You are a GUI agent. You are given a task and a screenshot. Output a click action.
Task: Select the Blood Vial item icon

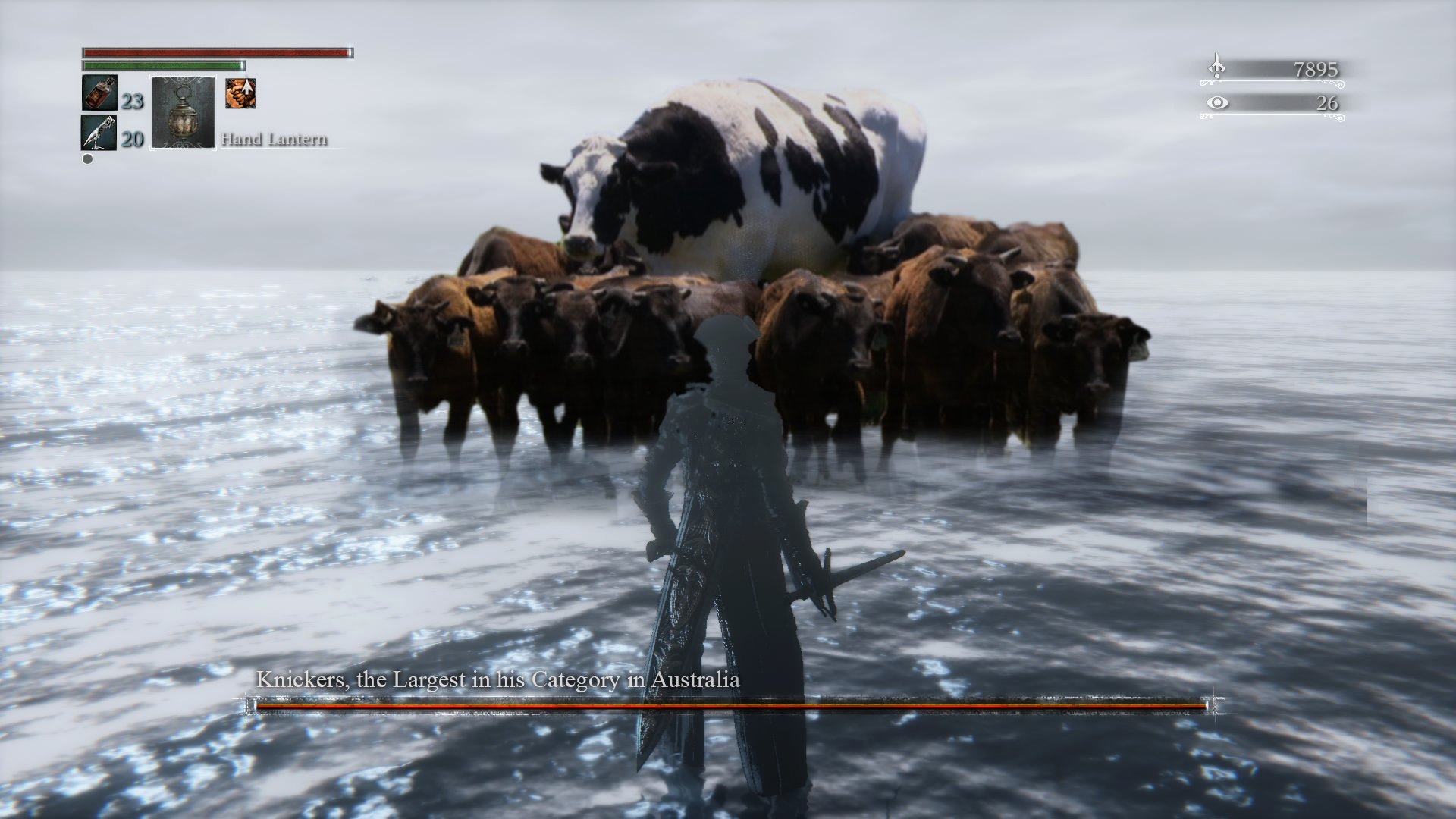coord(99,94)
